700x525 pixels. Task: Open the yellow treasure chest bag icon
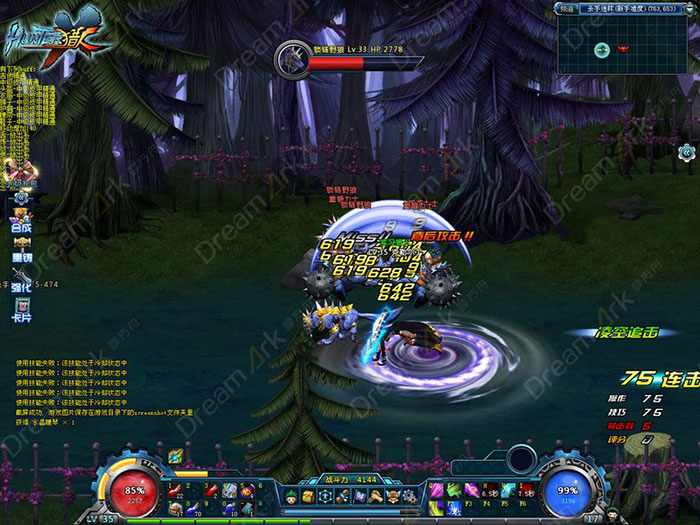pyautogui.click(x=307, y=496)
